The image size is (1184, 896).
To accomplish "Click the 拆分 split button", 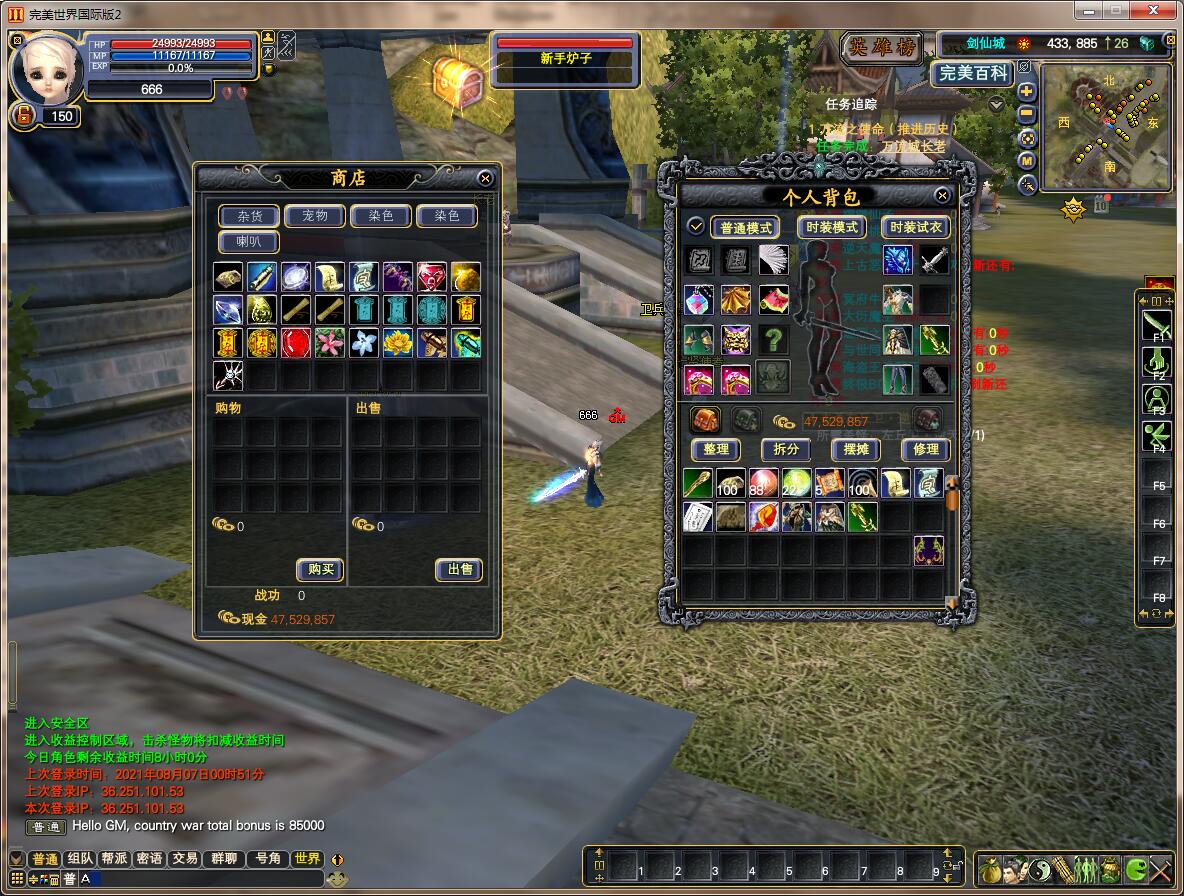I will 786,450.
